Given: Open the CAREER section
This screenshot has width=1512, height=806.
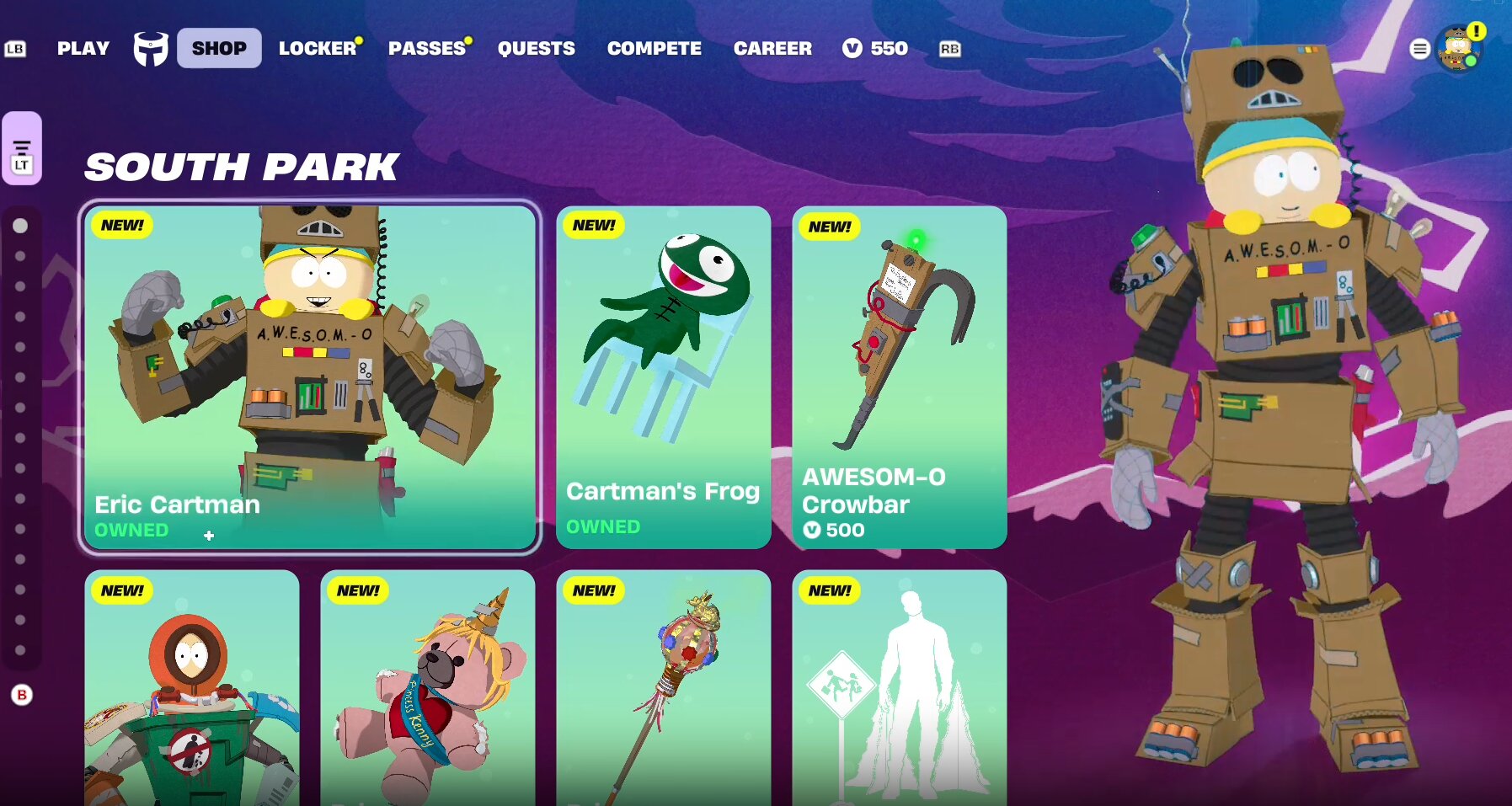Looking at the screenshot, I should tap(772, 48).
